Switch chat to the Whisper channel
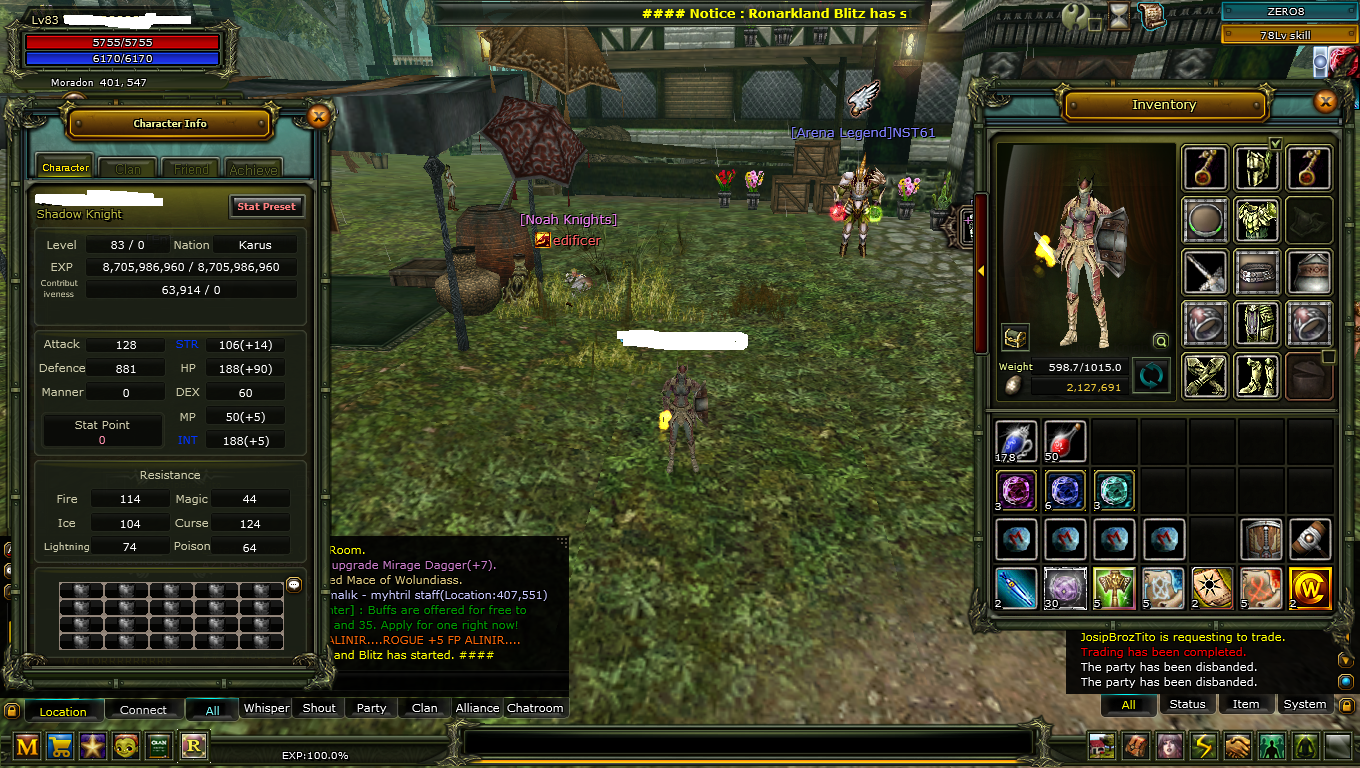The height and width of the screenshot is (768, 1360). point(267,708)
